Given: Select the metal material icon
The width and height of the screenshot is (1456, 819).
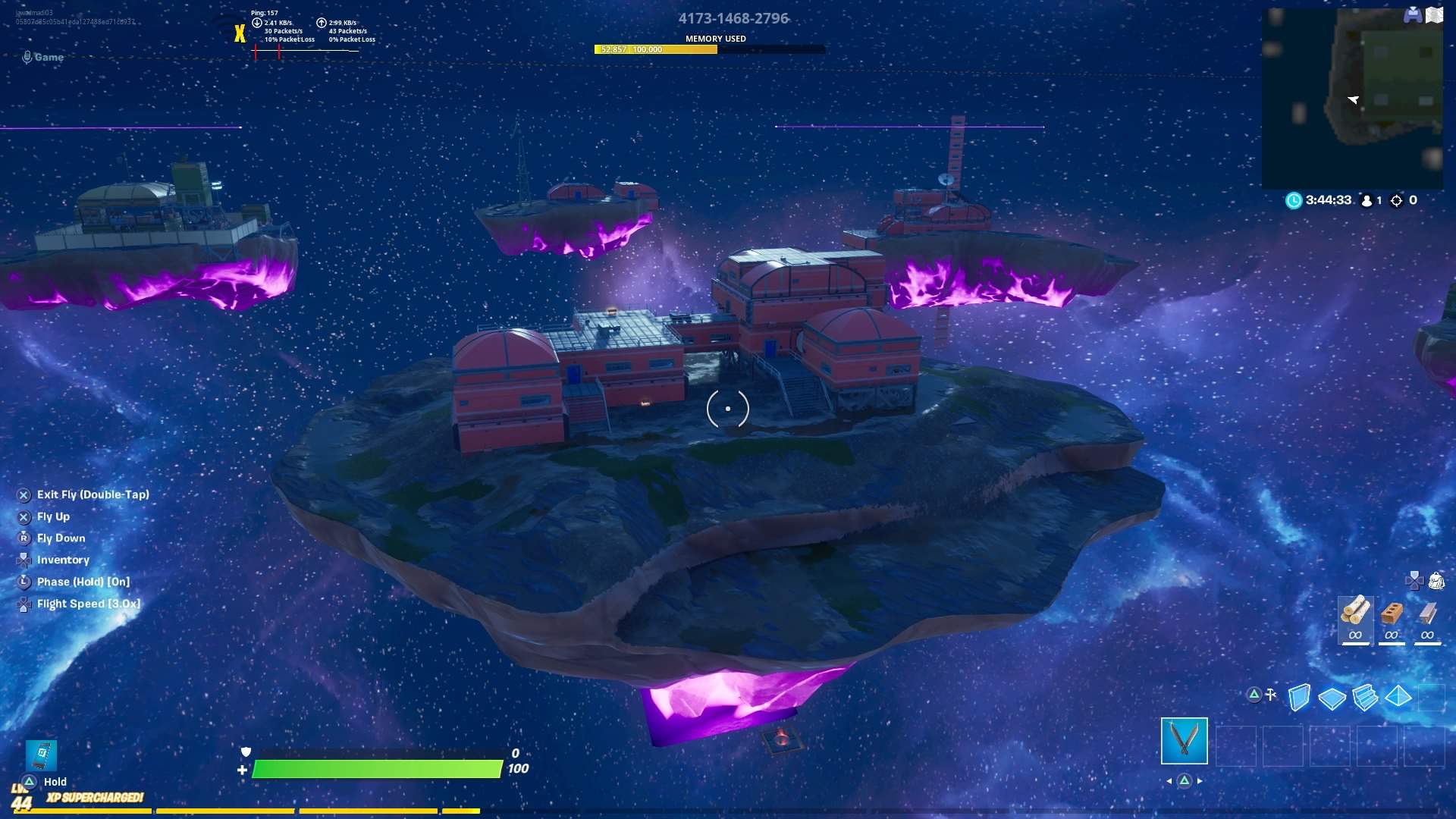Looking at the screenshot, I should 1428,614.
